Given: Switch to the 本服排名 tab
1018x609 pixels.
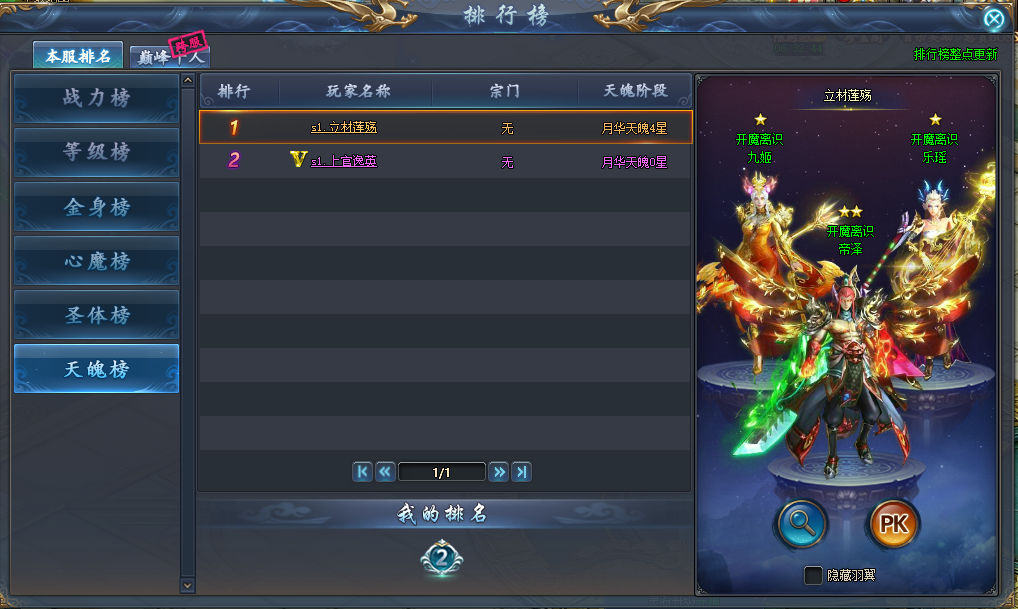Looking at the screenshot, I should point(78,55).
